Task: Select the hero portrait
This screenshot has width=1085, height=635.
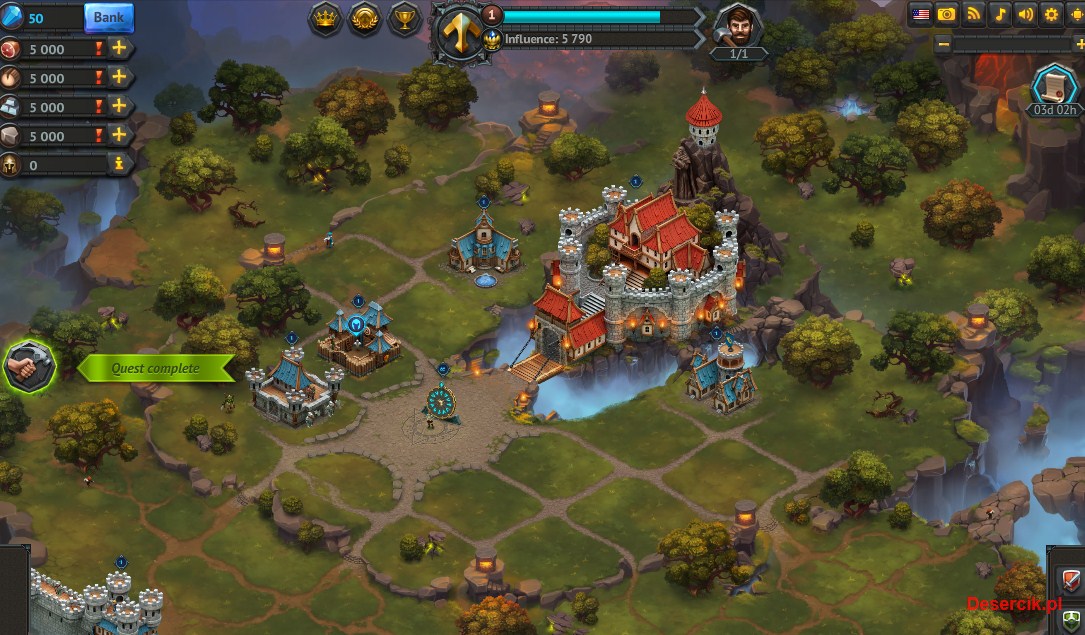Action: coord(739,25)
